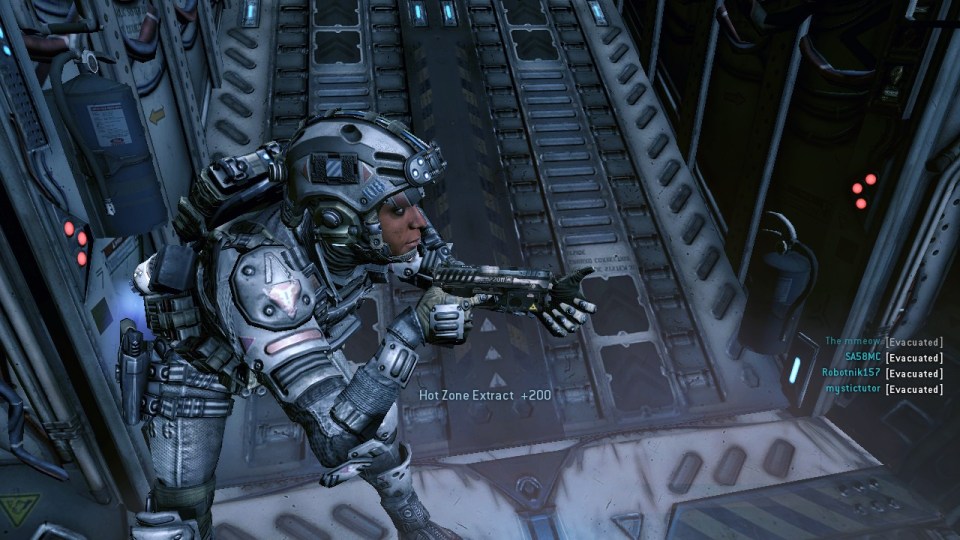
Task: Choose the mystictutor player entry
Action: coord(855,389)
